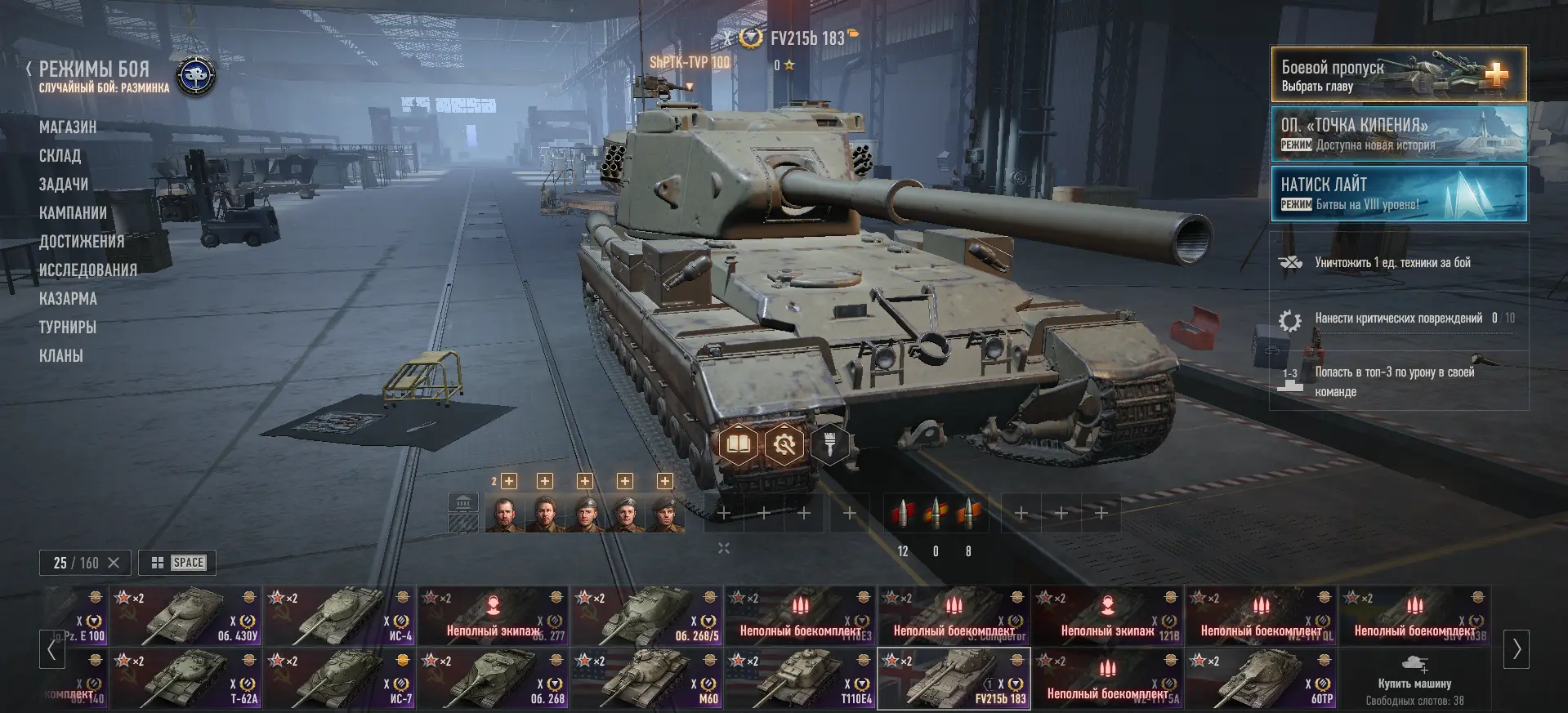The image size is (1568, 713).
Task: Open the МАГАЗИН shop menu
Action: click(68, 127)
